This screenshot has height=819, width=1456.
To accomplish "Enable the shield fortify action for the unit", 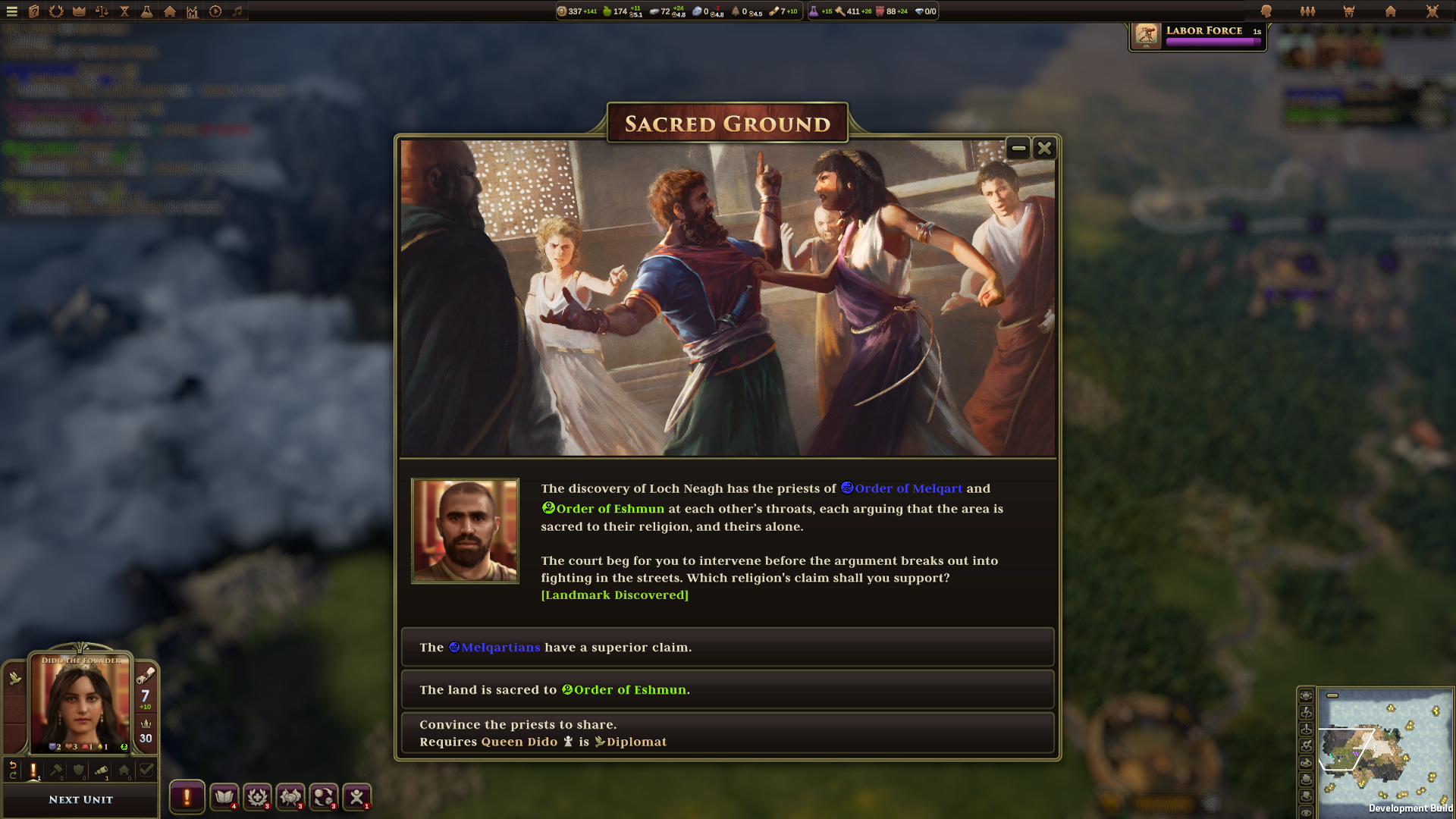I will point(78,770).
